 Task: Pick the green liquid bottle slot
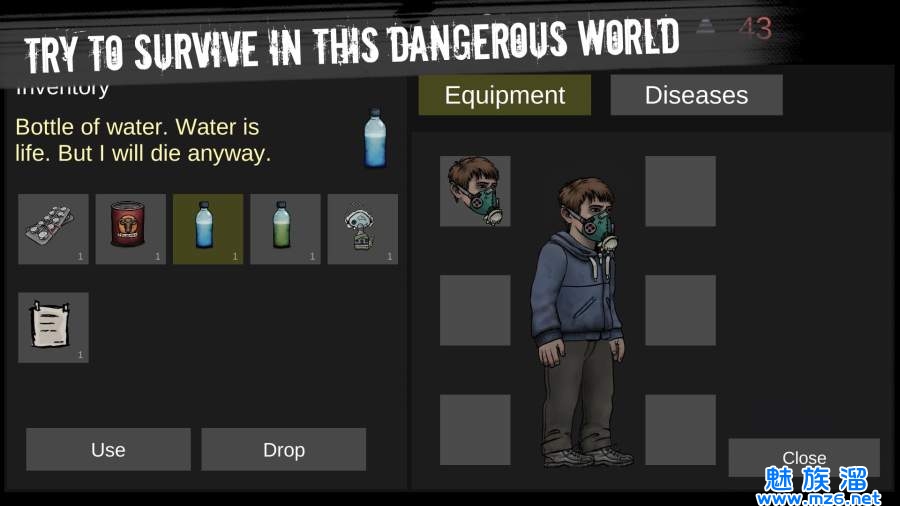coord(285,229)
